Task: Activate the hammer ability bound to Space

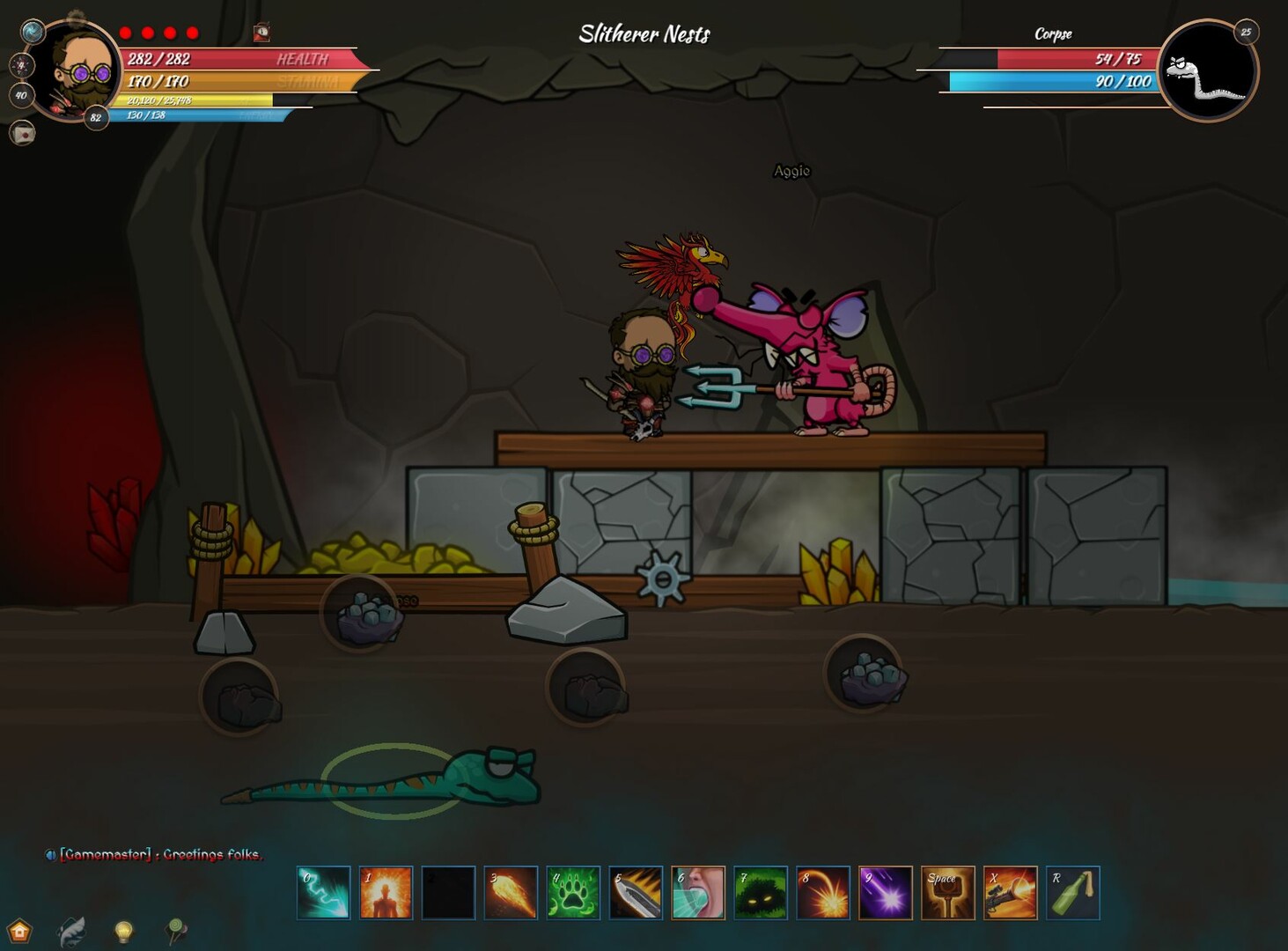Action: (x=948, y=892)
